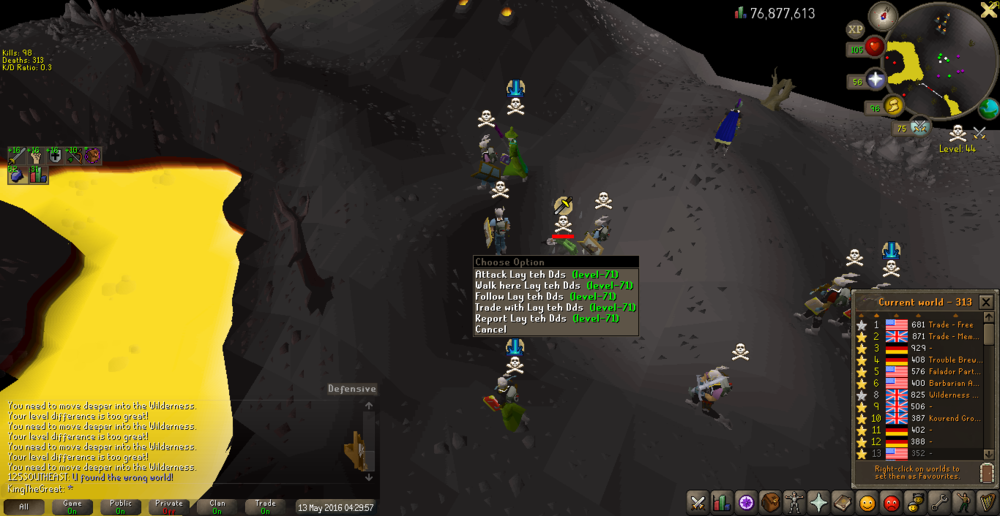Click the compass on the minimap
Viewport: 1000px width, 516px height.
click(882, 15)
